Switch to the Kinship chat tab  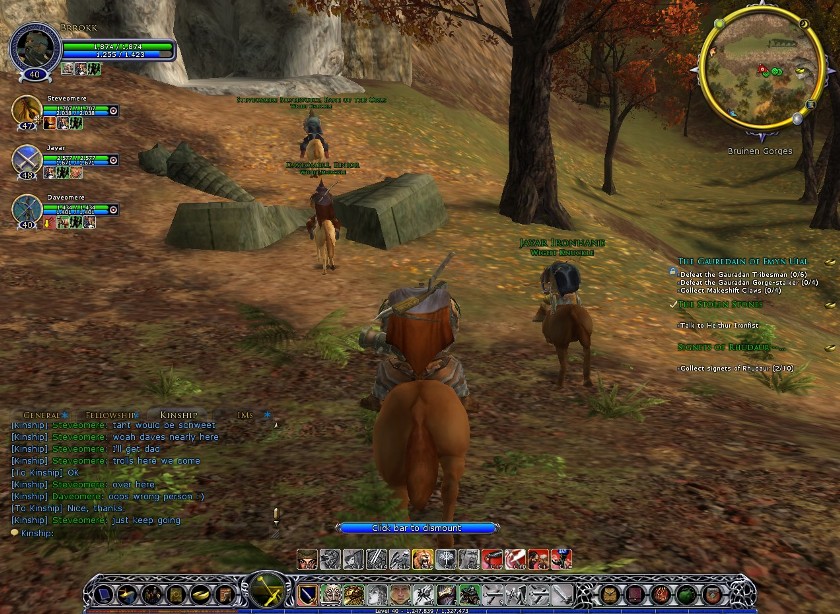[x=180, y=414]
